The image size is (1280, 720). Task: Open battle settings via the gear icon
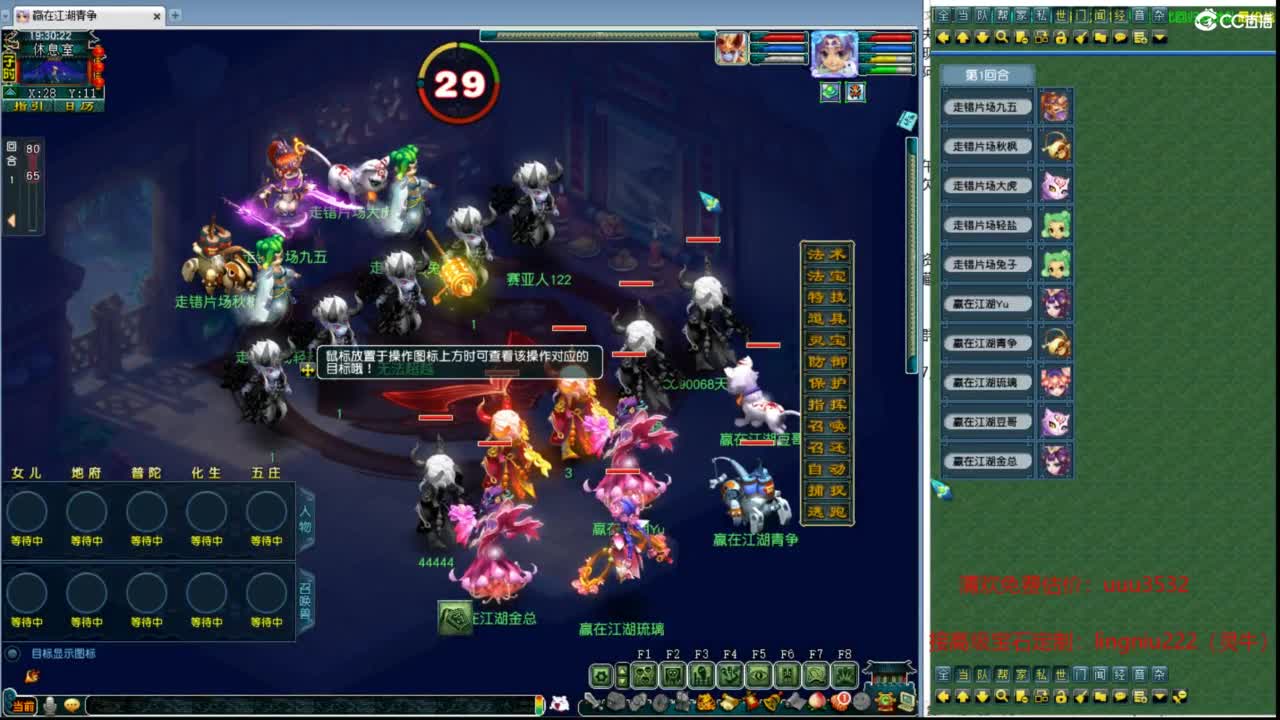(x=600, y=674)
